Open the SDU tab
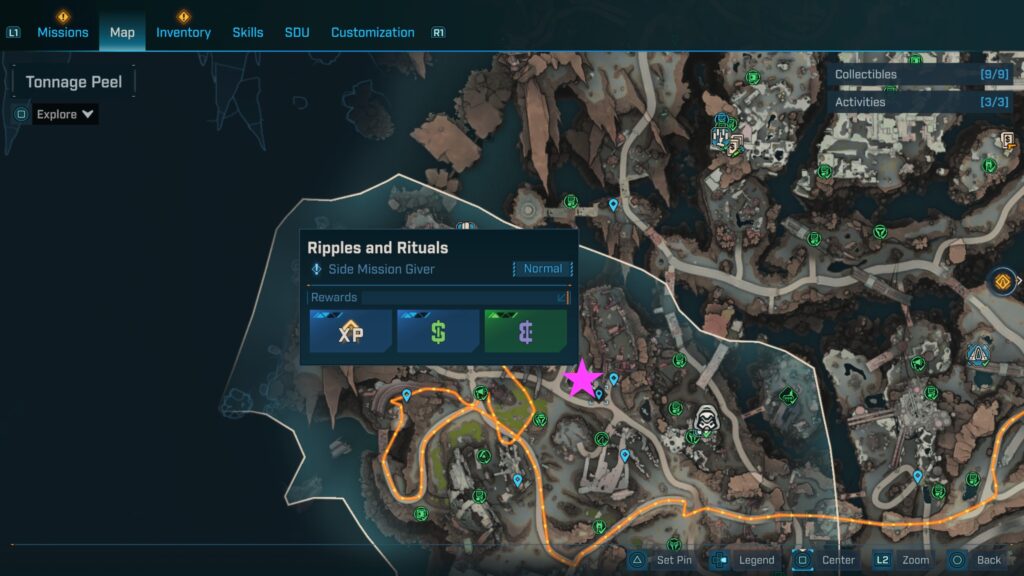 click(x=297, y=32)
